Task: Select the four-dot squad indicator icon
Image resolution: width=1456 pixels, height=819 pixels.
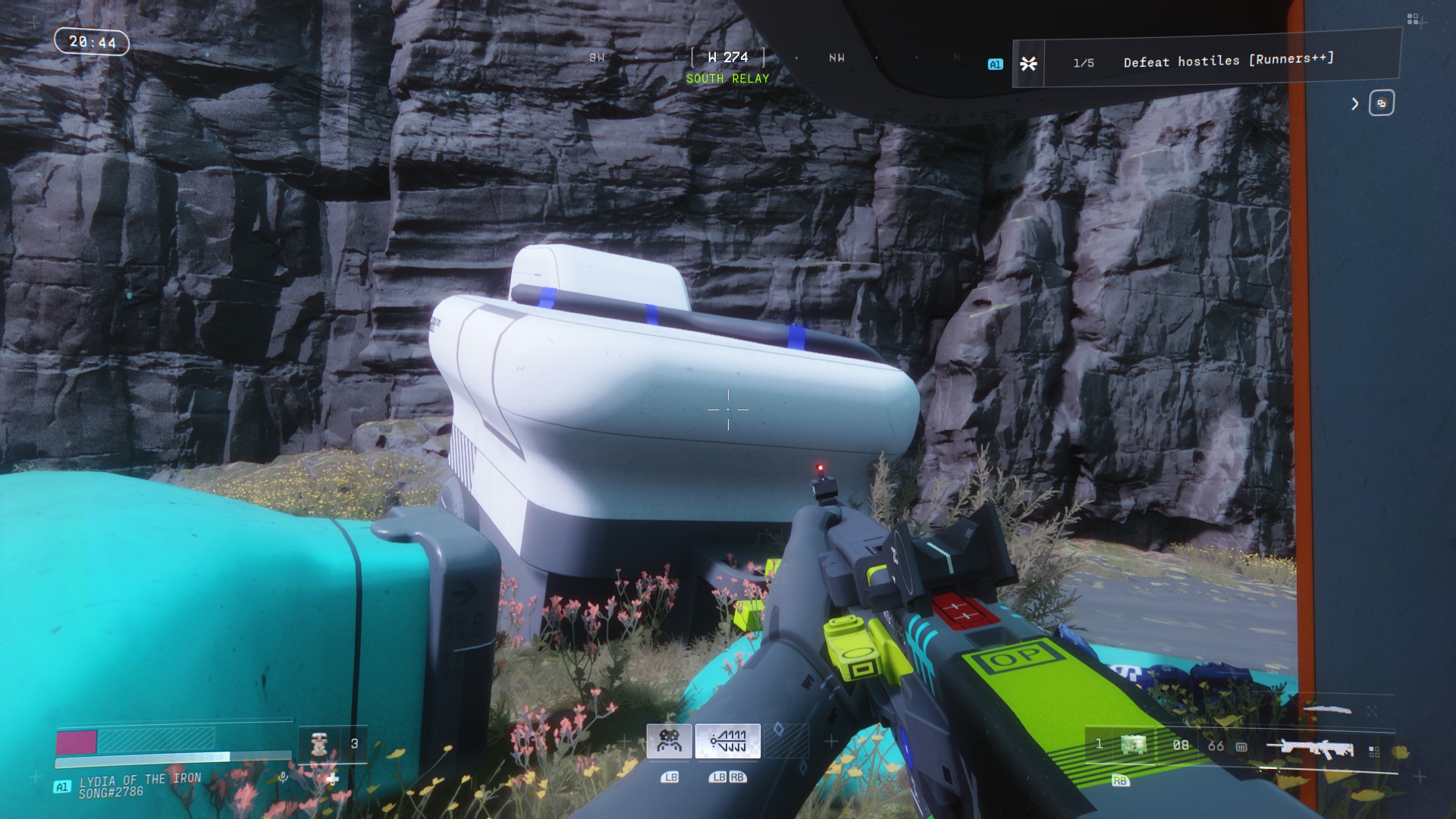Action: [x=1412, y=19]
